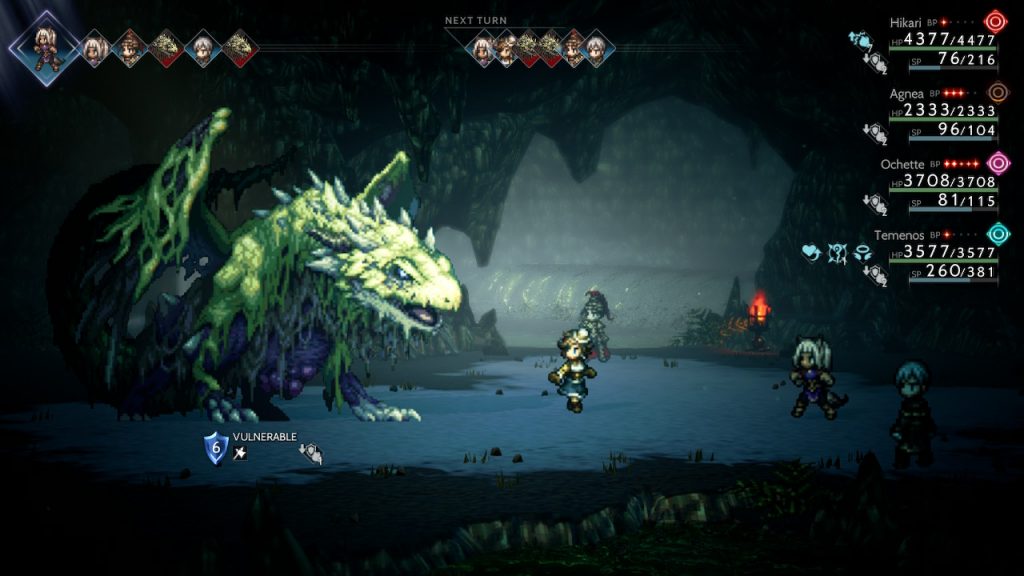The width and height of the screenshot is (1024, 576).
Task: Click the revealed axe weakness icon
Action: coord(240,454)
